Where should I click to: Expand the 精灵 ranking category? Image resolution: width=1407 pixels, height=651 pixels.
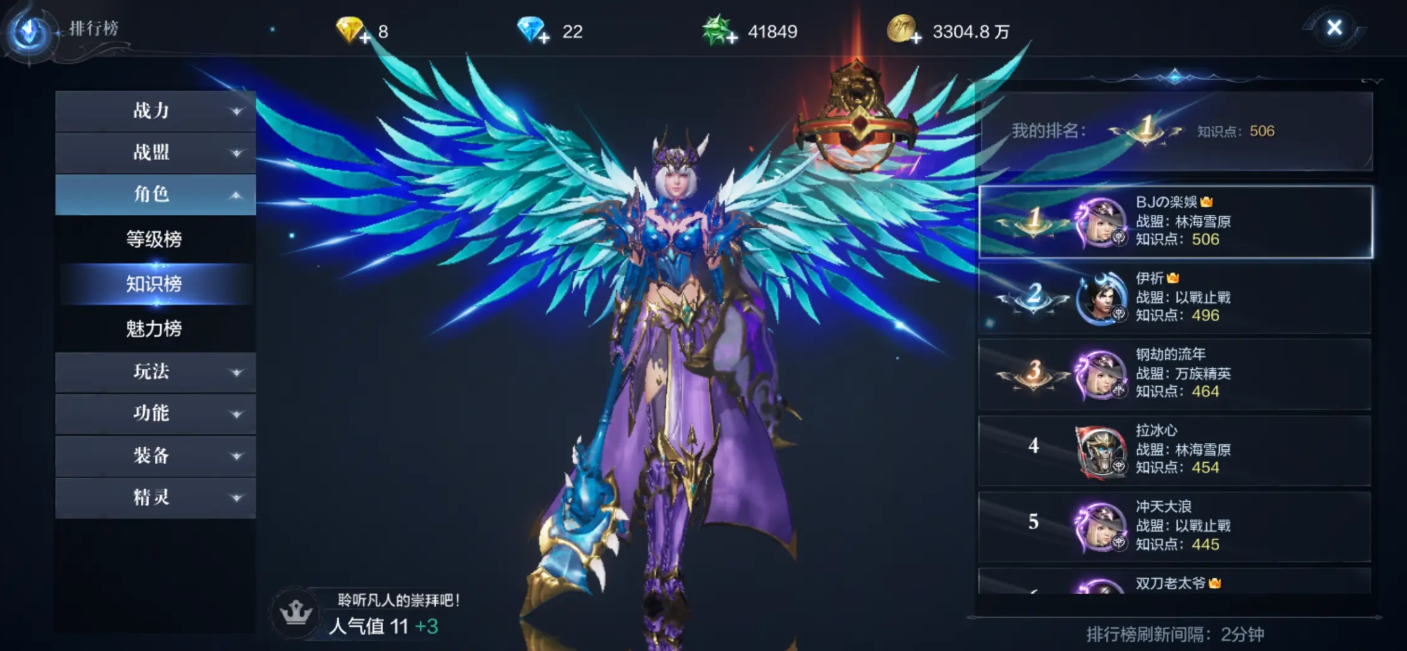[155, 498]
